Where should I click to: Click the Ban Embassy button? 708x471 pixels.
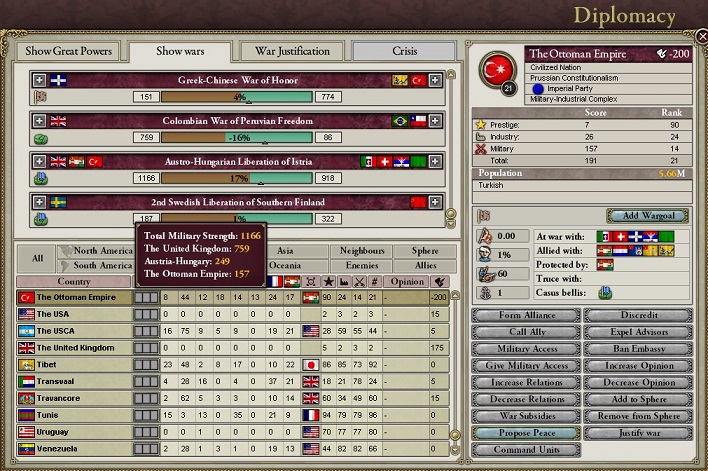(x=637, y=349)
